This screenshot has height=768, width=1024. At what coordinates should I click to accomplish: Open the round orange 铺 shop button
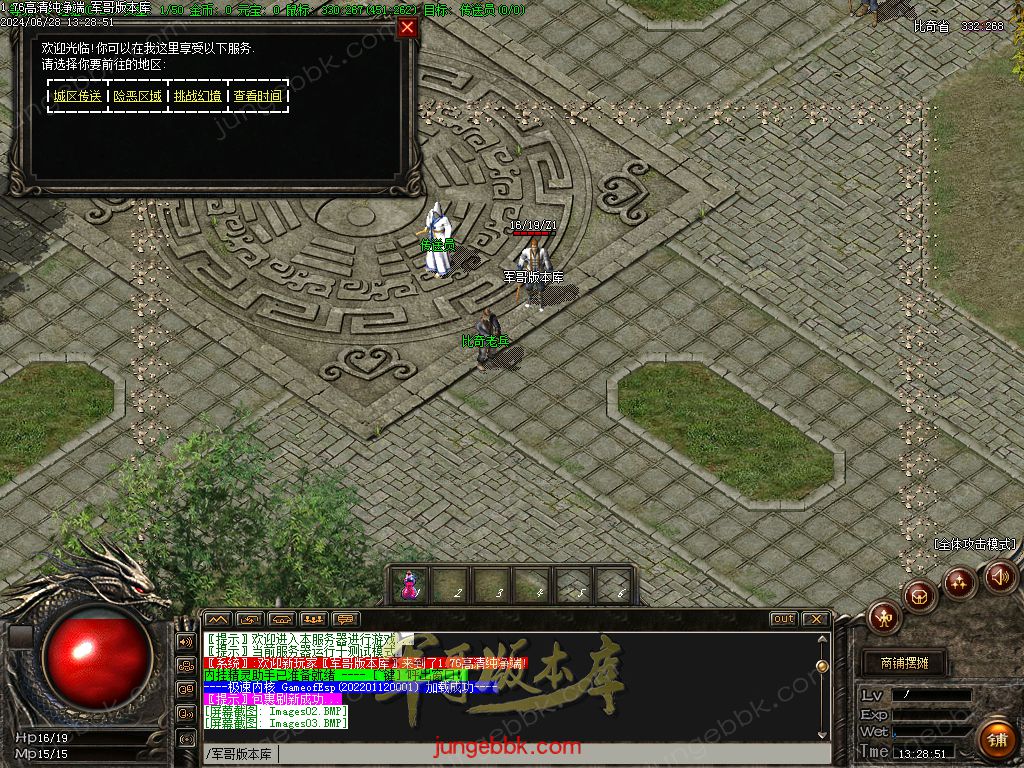pos(997,739)
